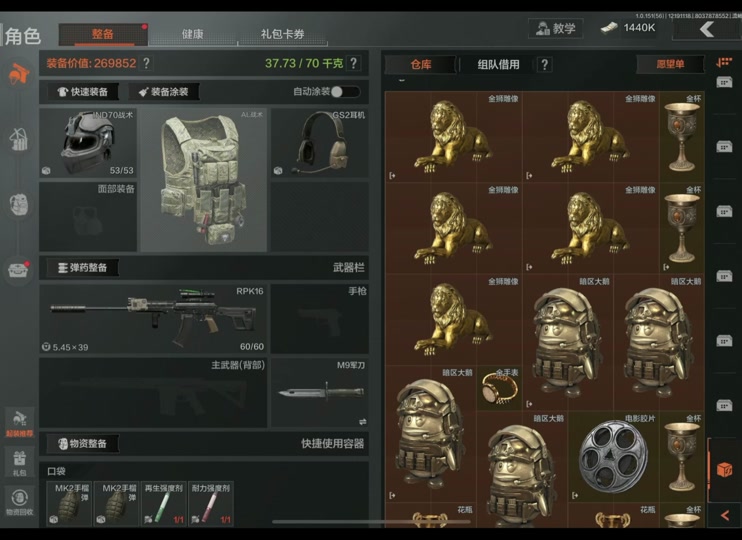Open the 教学 tutorial button
The image size is (742, 540).
556,28
